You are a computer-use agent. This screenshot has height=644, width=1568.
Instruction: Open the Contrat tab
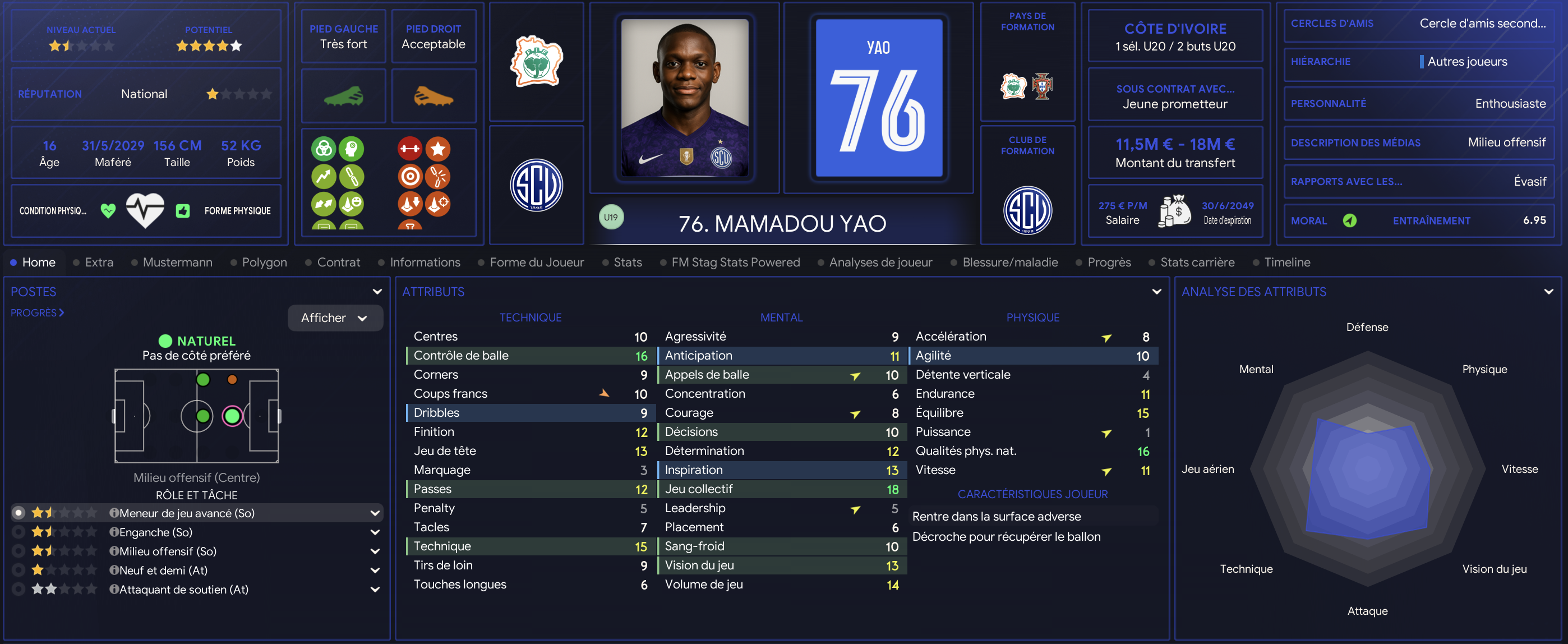(x=338, y=263)
